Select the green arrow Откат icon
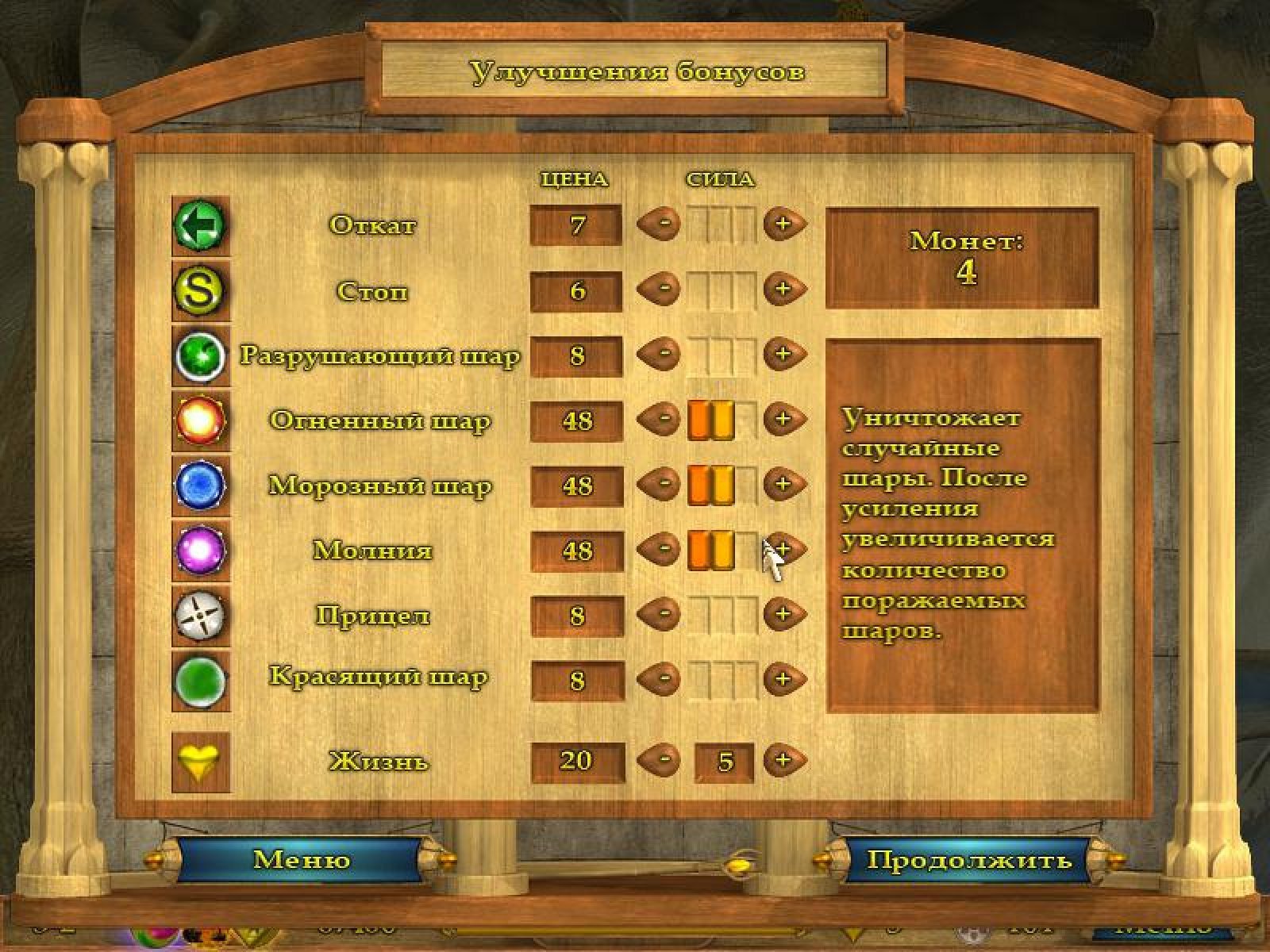Image resolution: width=1270 pixels, height=952 pixels. pyautogui.click(x=200, y=225)
